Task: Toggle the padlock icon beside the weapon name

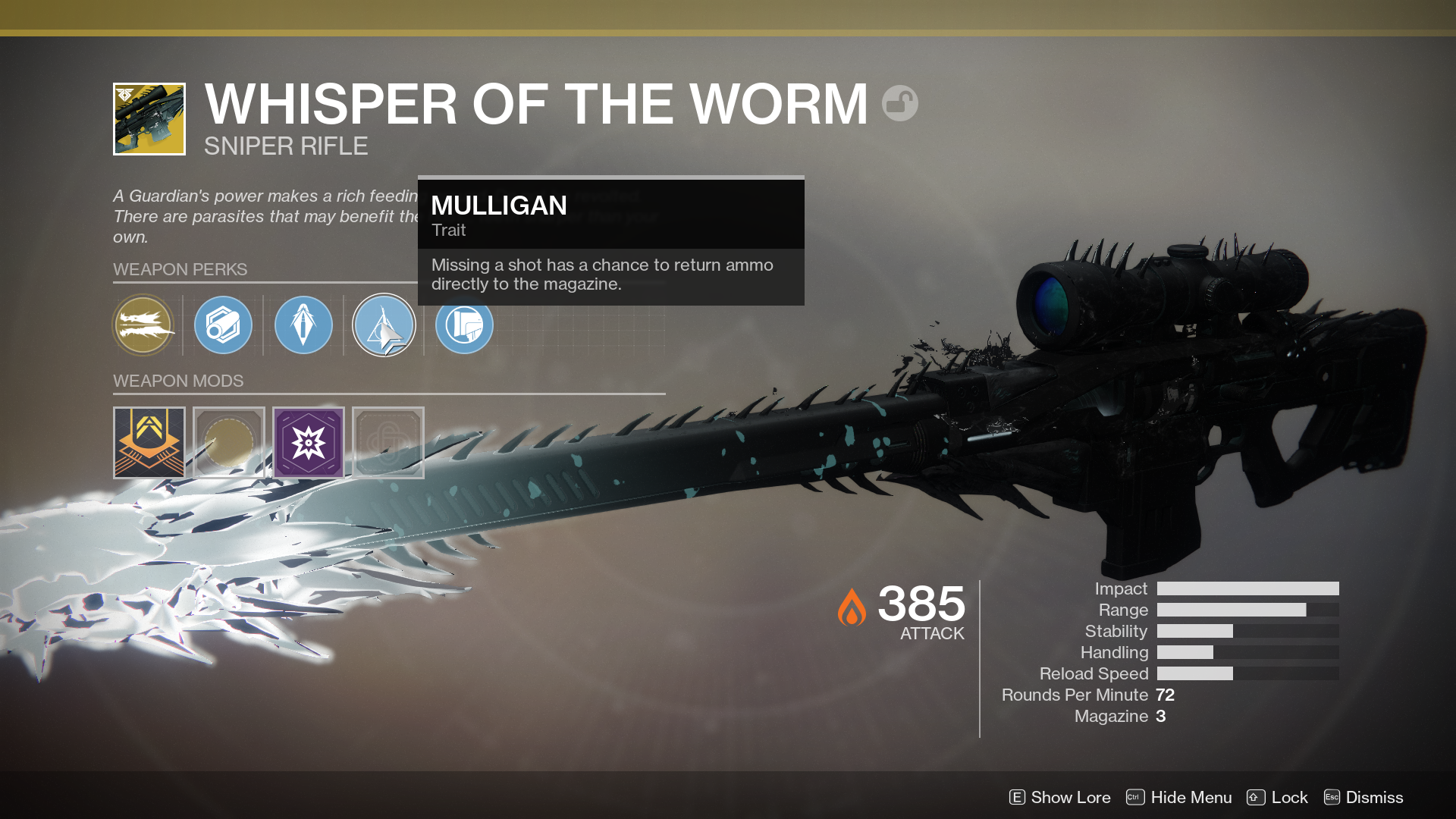Action: [900, 103]
